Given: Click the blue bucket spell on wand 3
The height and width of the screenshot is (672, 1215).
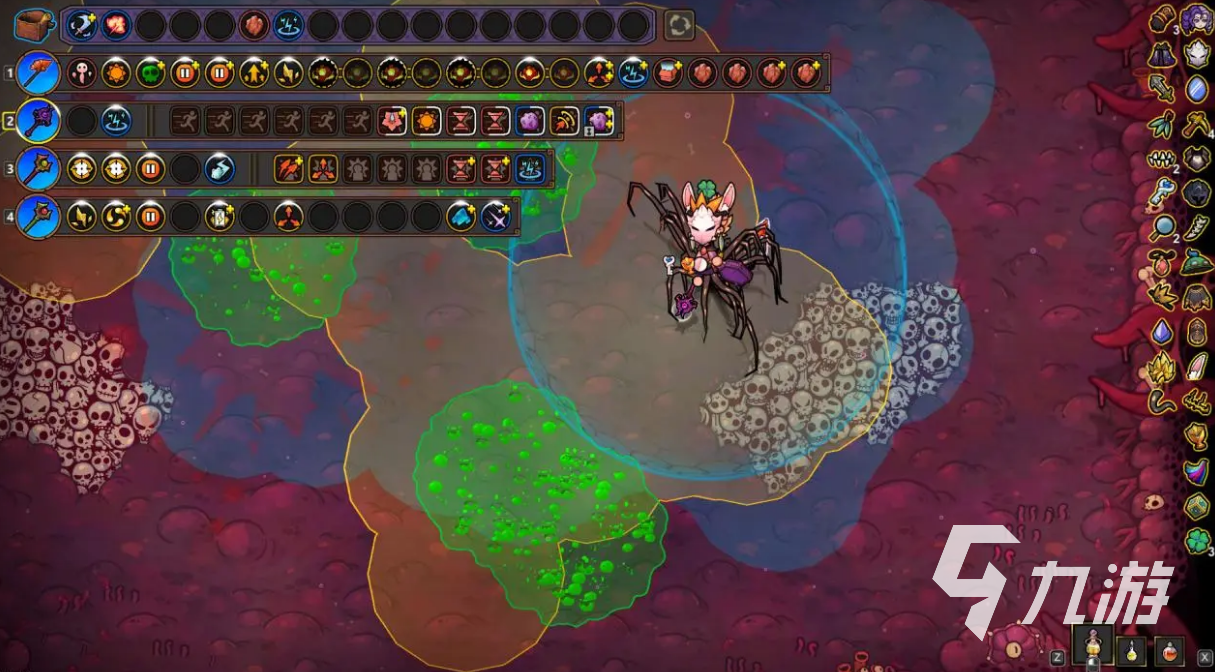Looking at the screenshot, I should 219,168.
